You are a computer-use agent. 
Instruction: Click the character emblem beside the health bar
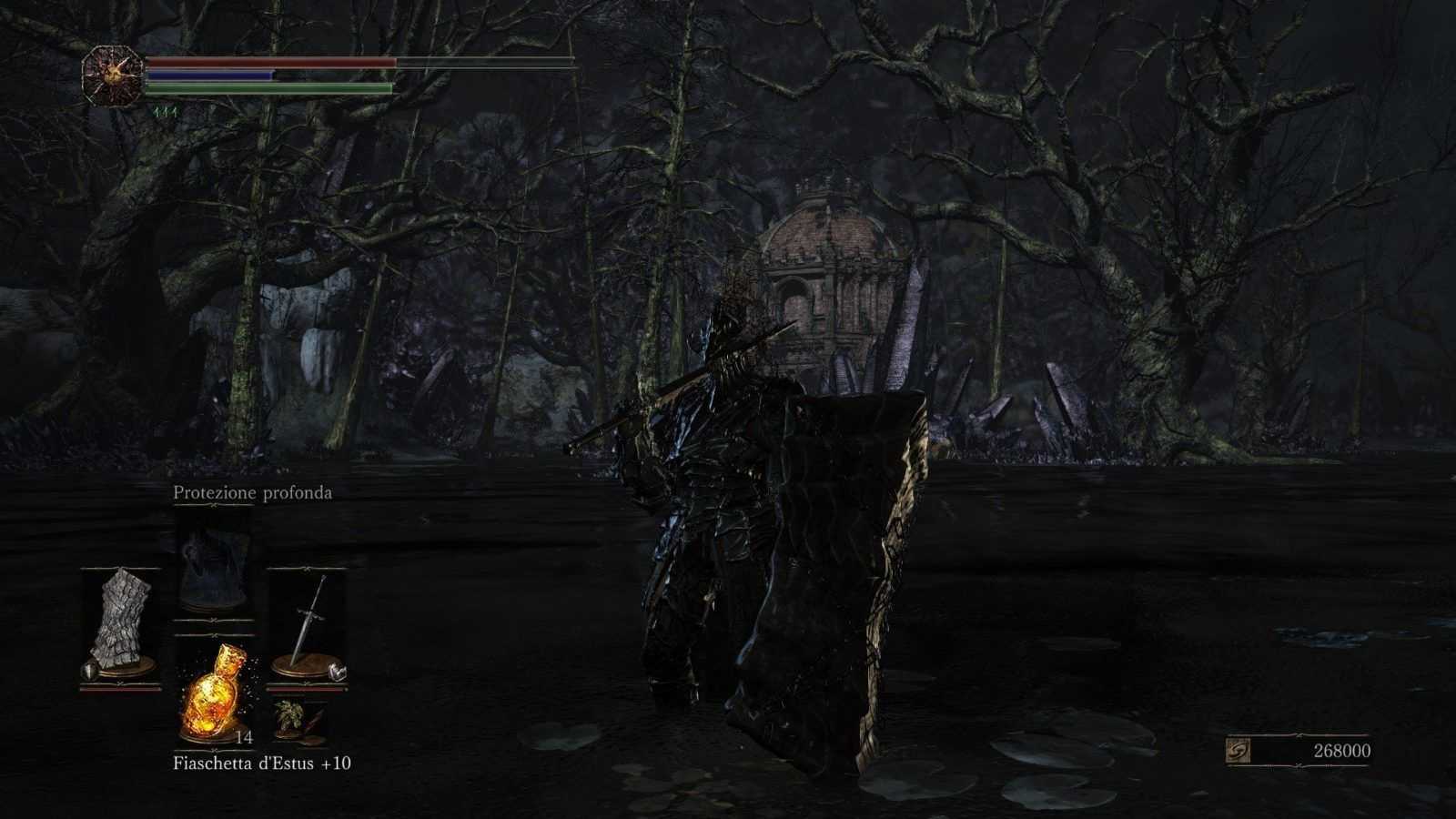coord(112,76)
